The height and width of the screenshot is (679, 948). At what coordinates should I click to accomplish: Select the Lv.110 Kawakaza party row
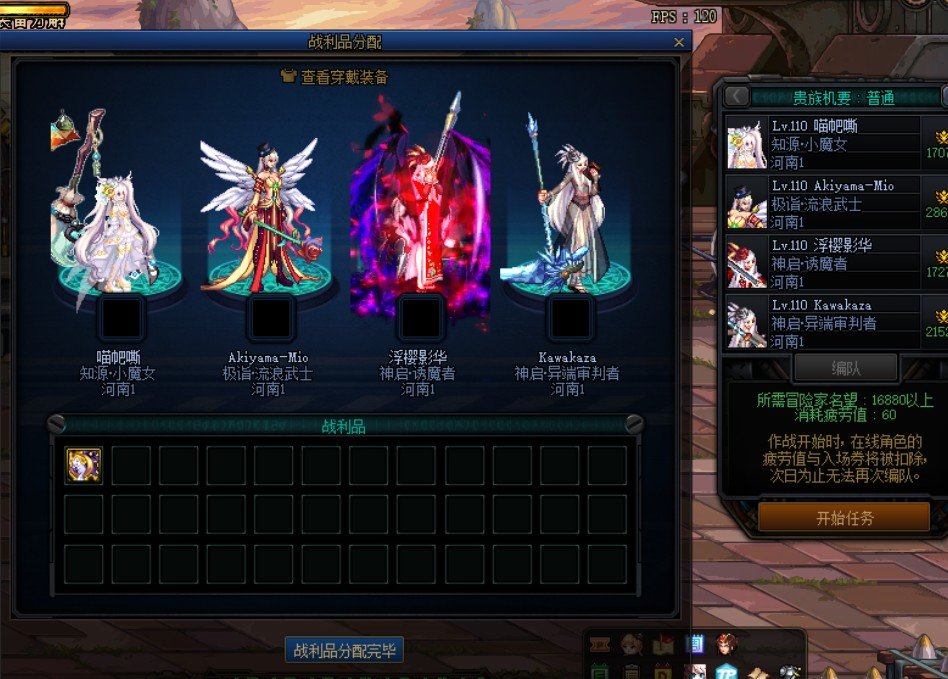pos(835,322)
